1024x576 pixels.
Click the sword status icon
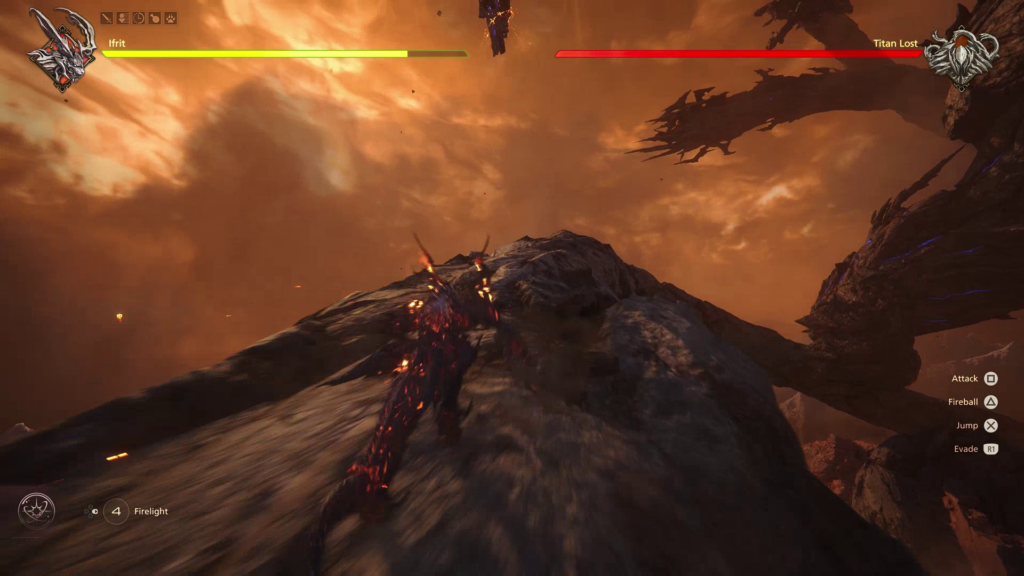[x=107, y=18]
